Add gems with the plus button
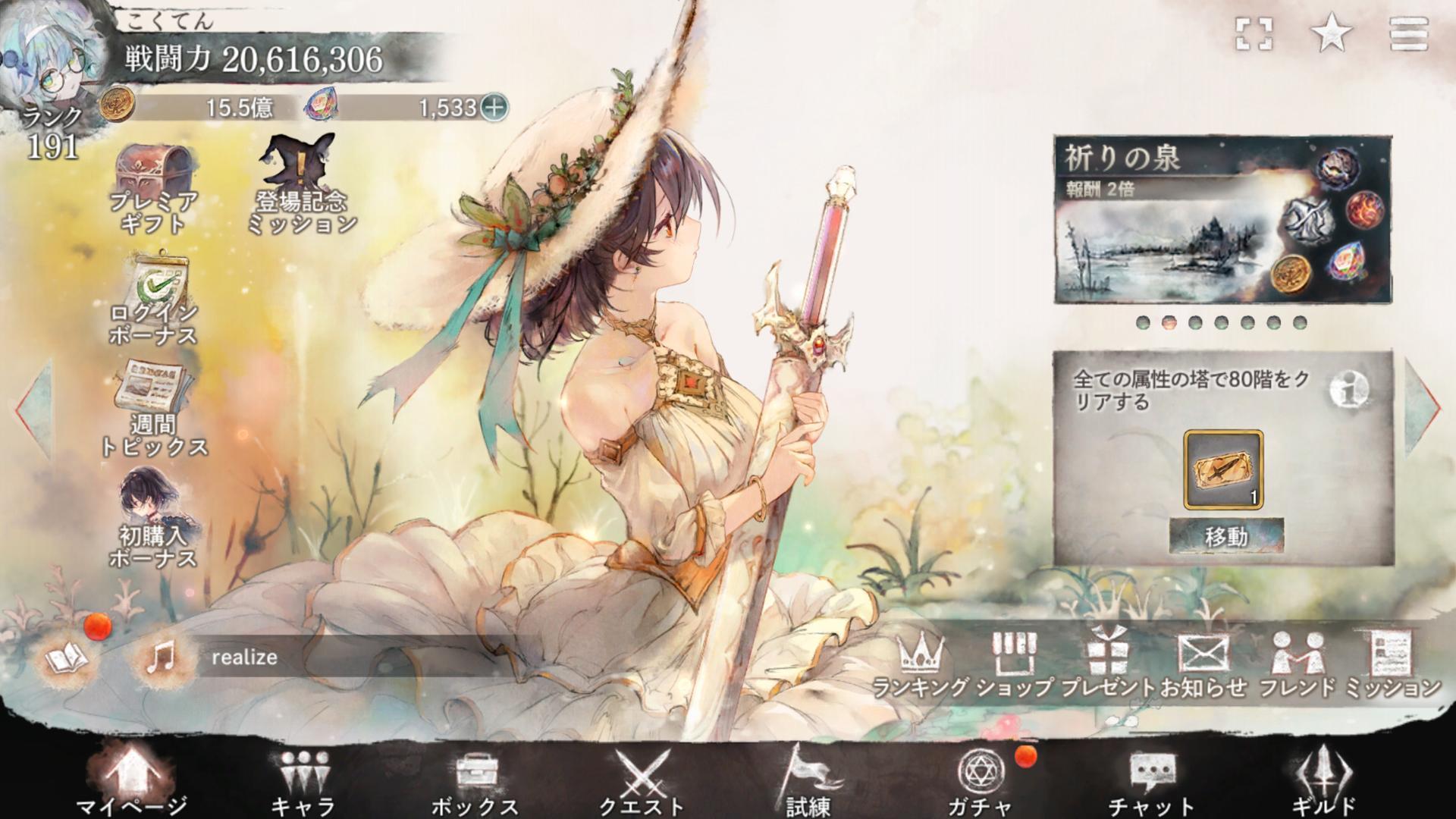The height and width of the screenshot is (819, 1456). coord(494,108)
